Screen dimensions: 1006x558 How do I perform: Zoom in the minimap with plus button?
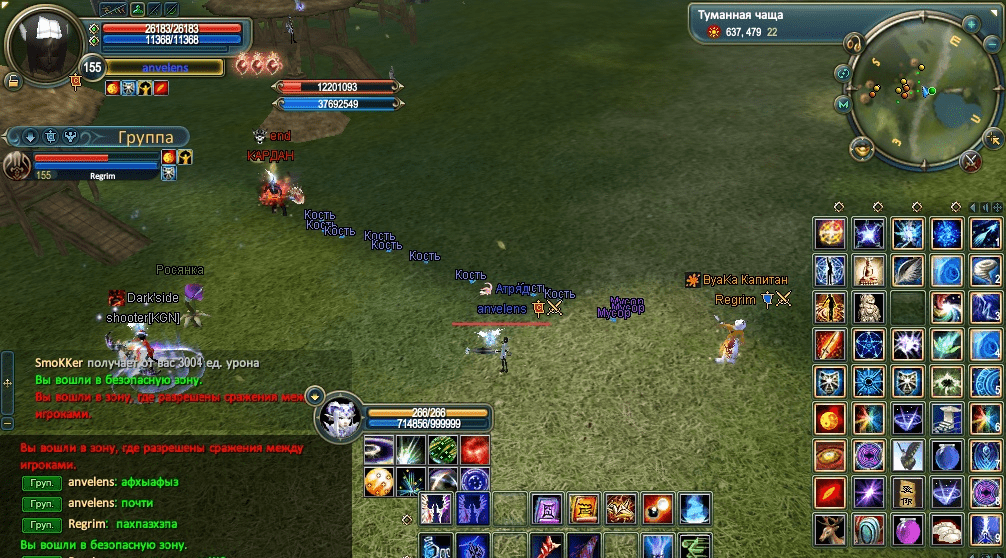(970, 23)
